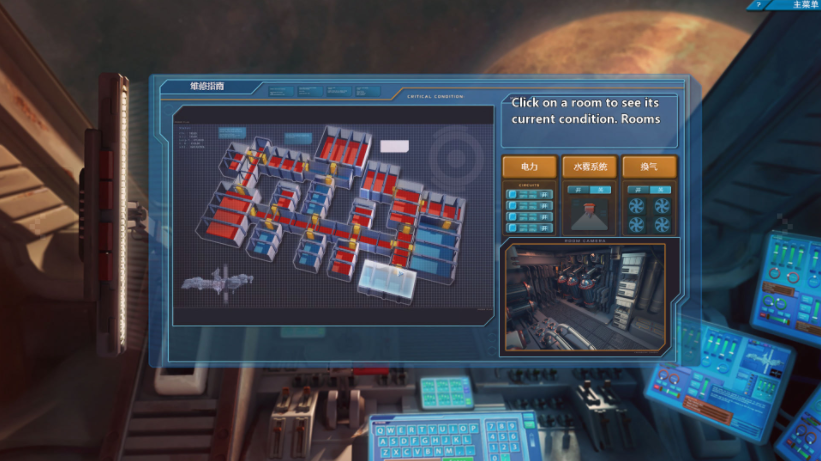821x461 pixels.
Task: Select the 水雾系统 water mist button
Action: 590,166
